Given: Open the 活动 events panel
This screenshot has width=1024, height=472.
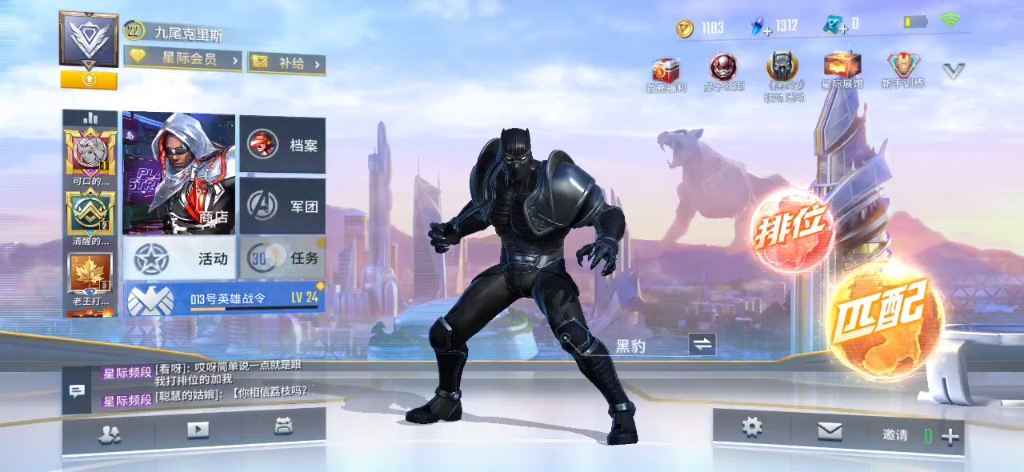Looking at the screenshot, I should click(180, 258).
